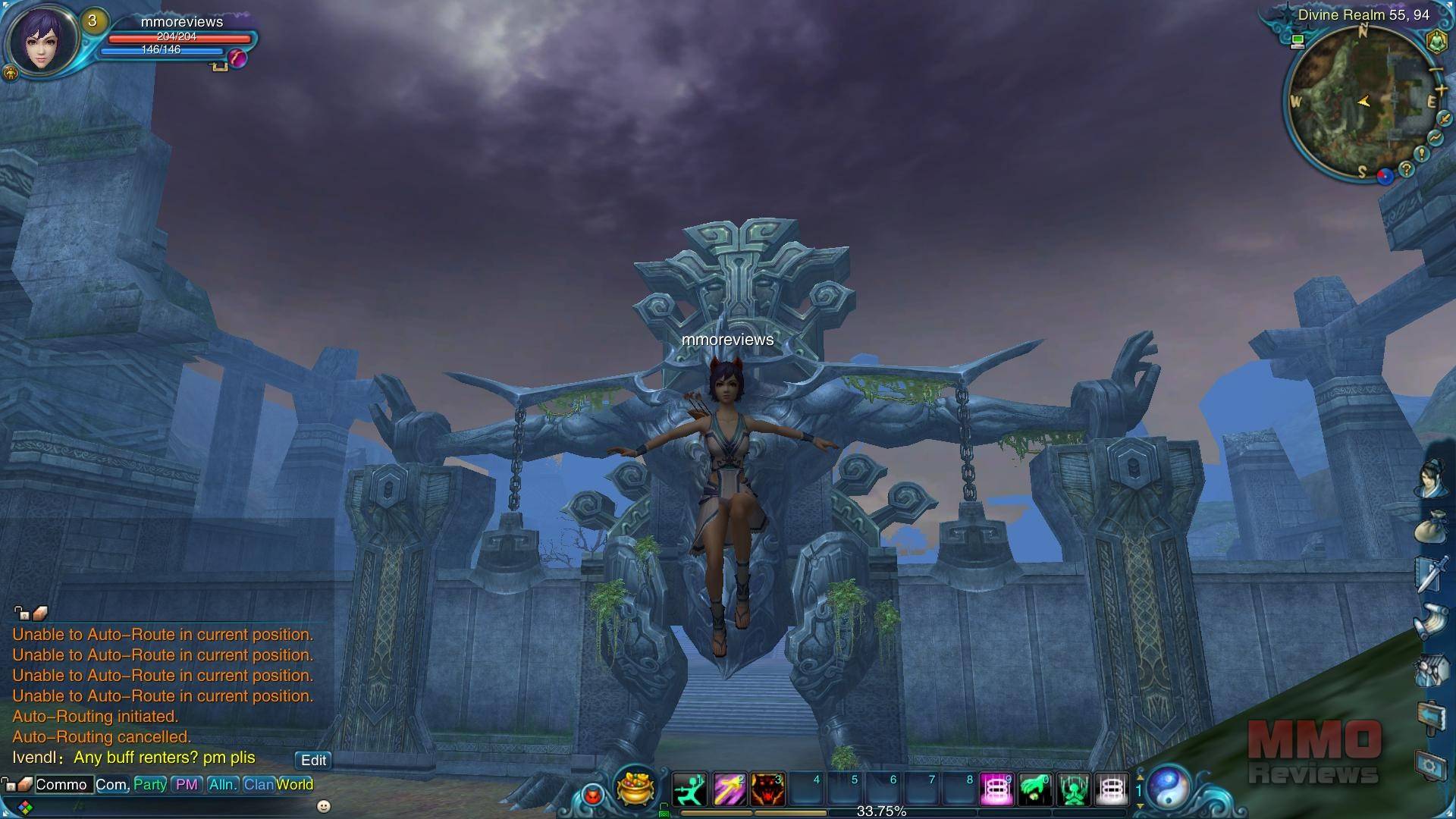Switch to the World chat tab
The height and width of the screenshot is (819, 1456).
click(x=295, y=785)
